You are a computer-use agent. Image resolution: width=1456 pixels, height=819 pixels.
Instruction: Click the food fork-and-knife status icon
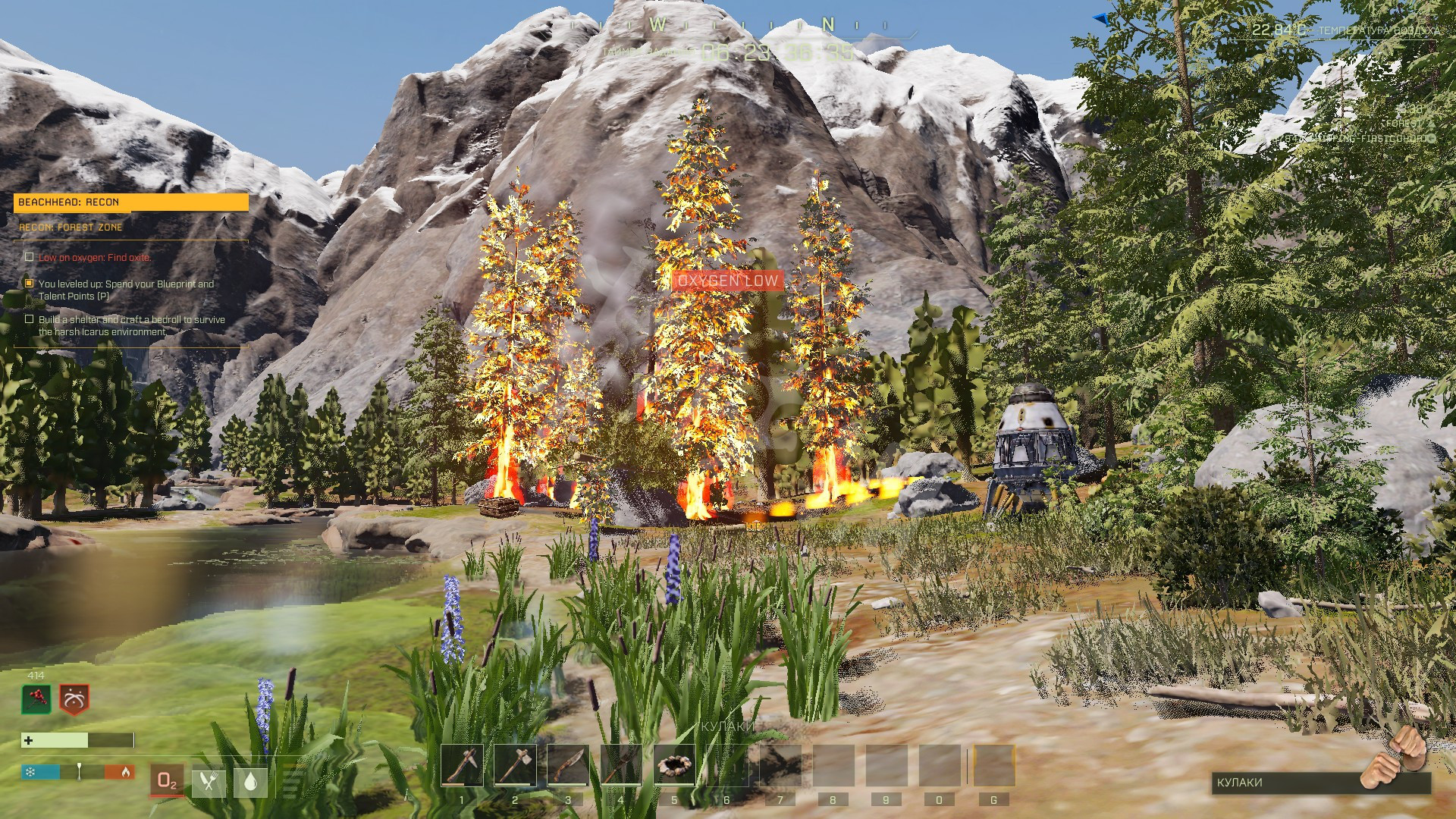(x=209, y=782)
